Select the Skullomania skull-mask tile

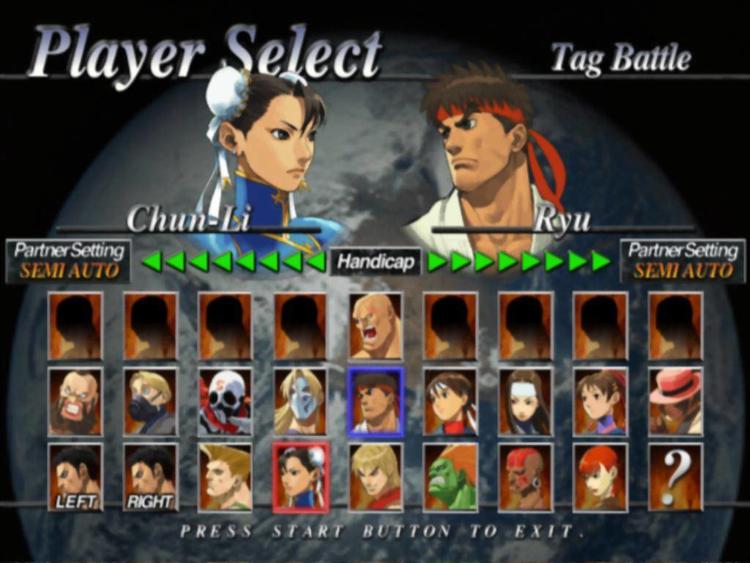[225, 401]
